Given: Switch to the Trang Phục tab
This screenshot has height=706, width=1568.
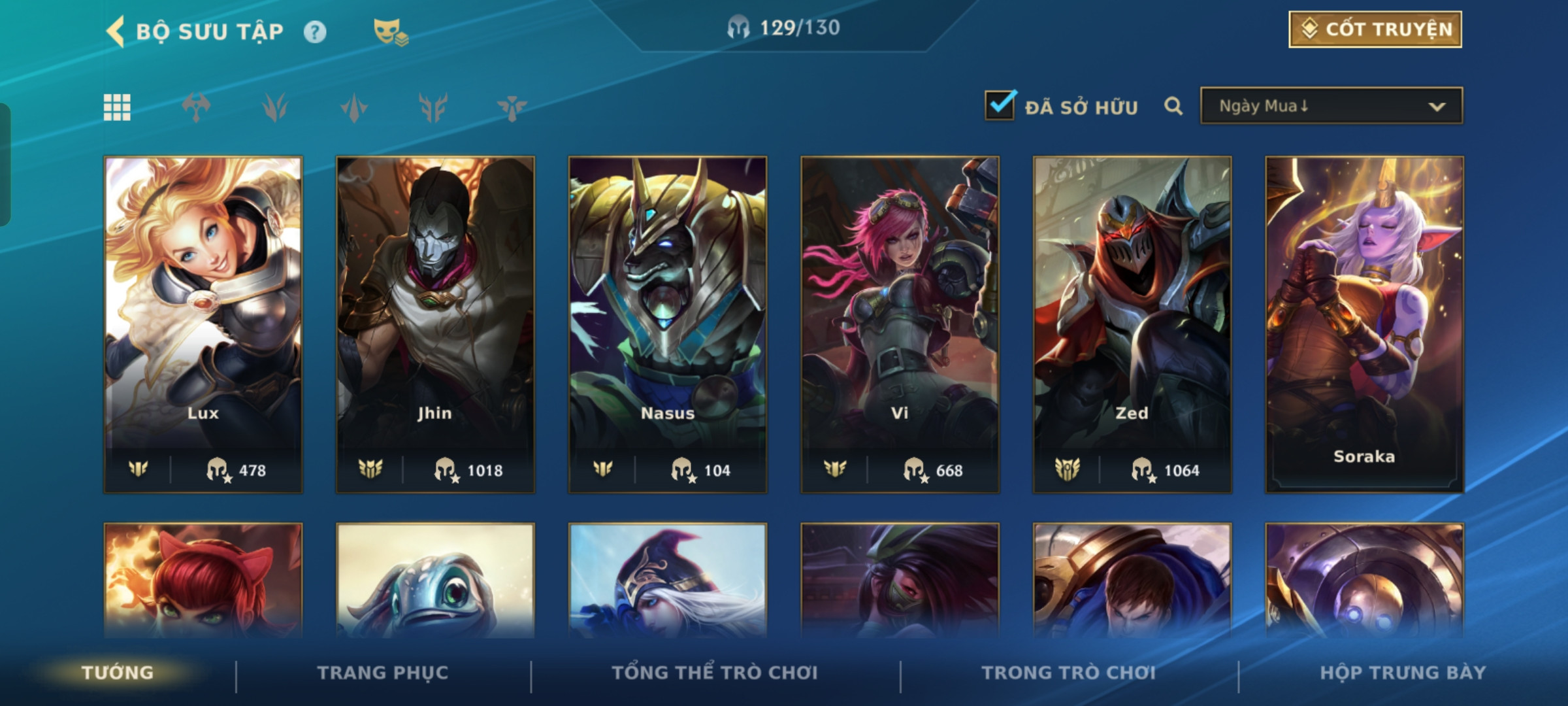Looking at the screenshot, I should [x=383, y=673].
